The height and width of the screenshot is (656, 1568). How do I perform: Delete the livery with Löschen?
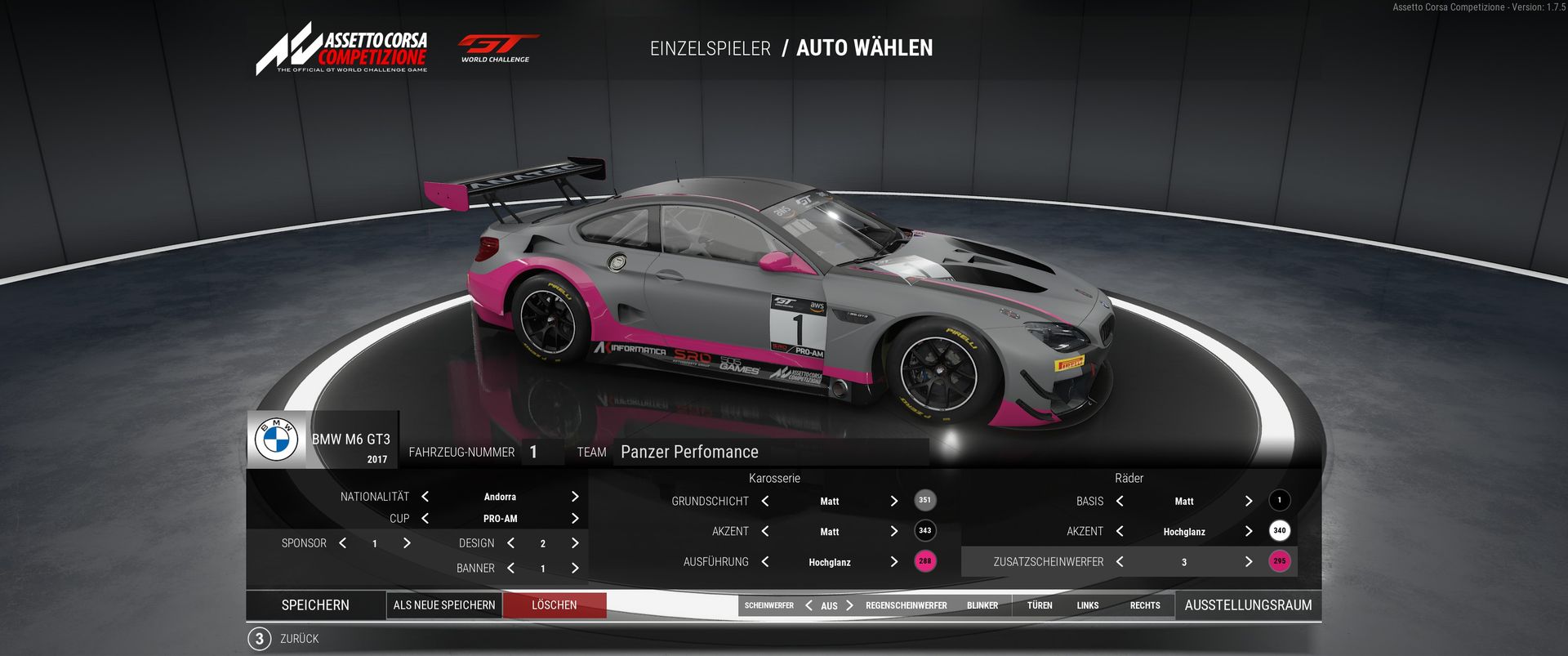[554, 605]
